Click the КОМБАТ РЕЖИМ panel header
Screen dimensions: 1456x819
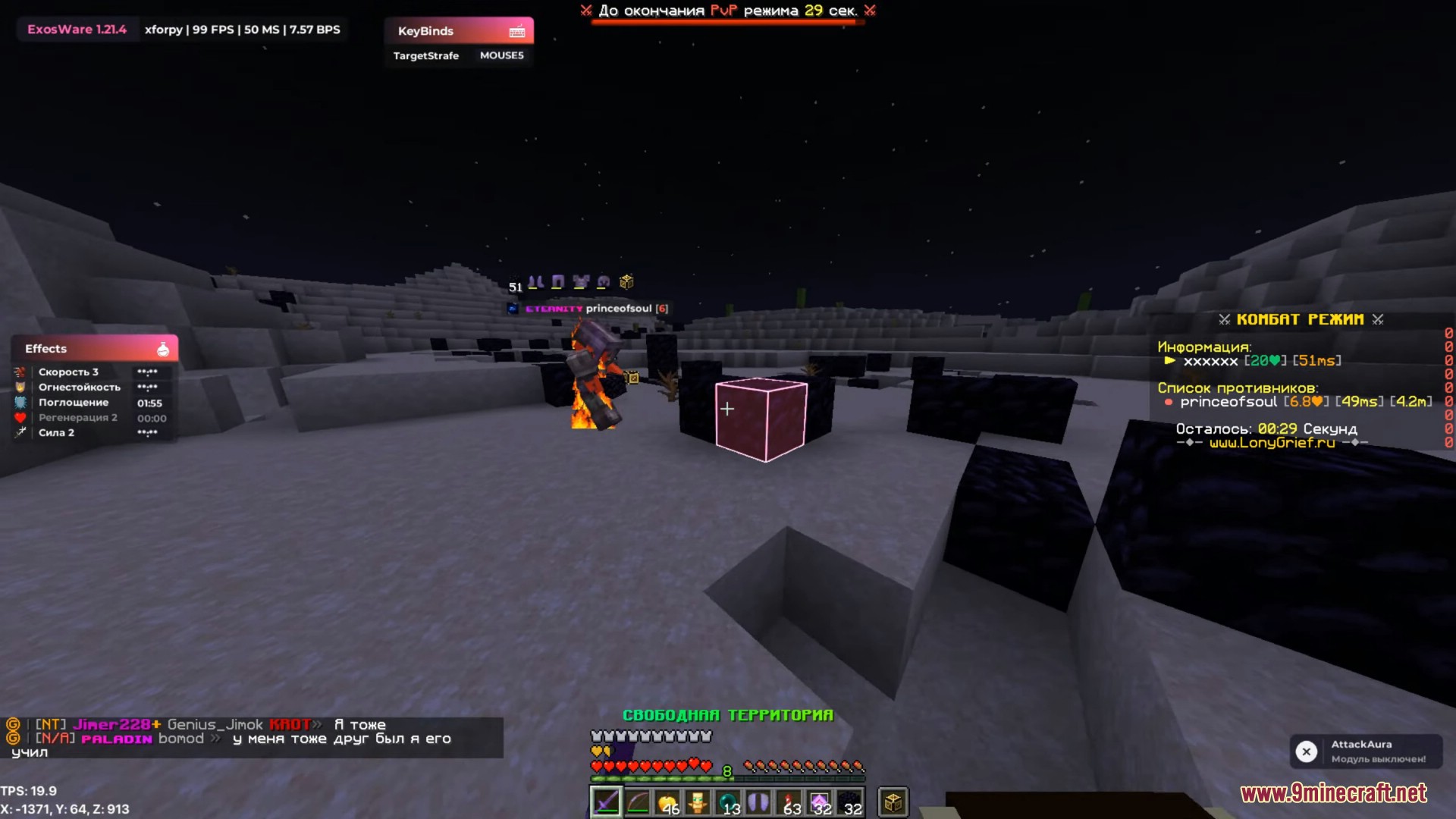point(1300,319)
